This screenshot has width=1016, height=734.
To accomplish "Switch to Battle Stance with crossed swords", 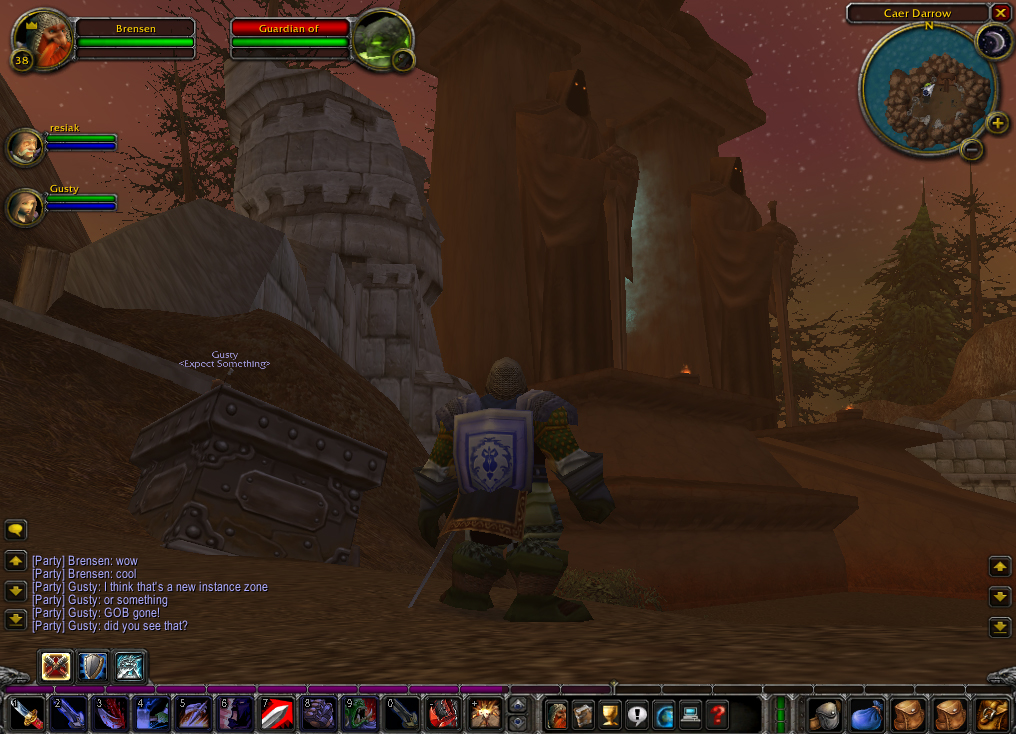I will tap(56, 666).
